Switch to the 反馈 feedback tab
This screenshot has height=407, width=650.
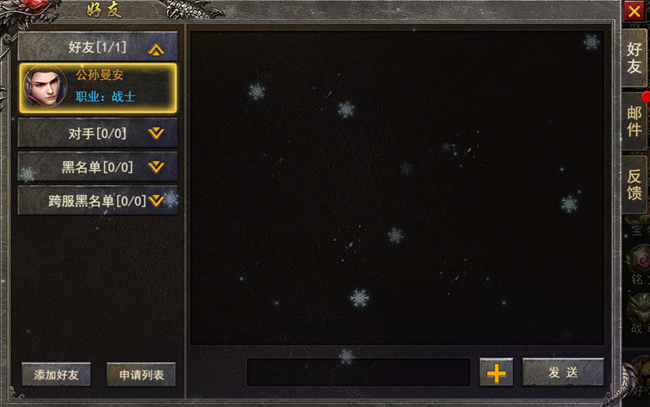tap(634, 184)
